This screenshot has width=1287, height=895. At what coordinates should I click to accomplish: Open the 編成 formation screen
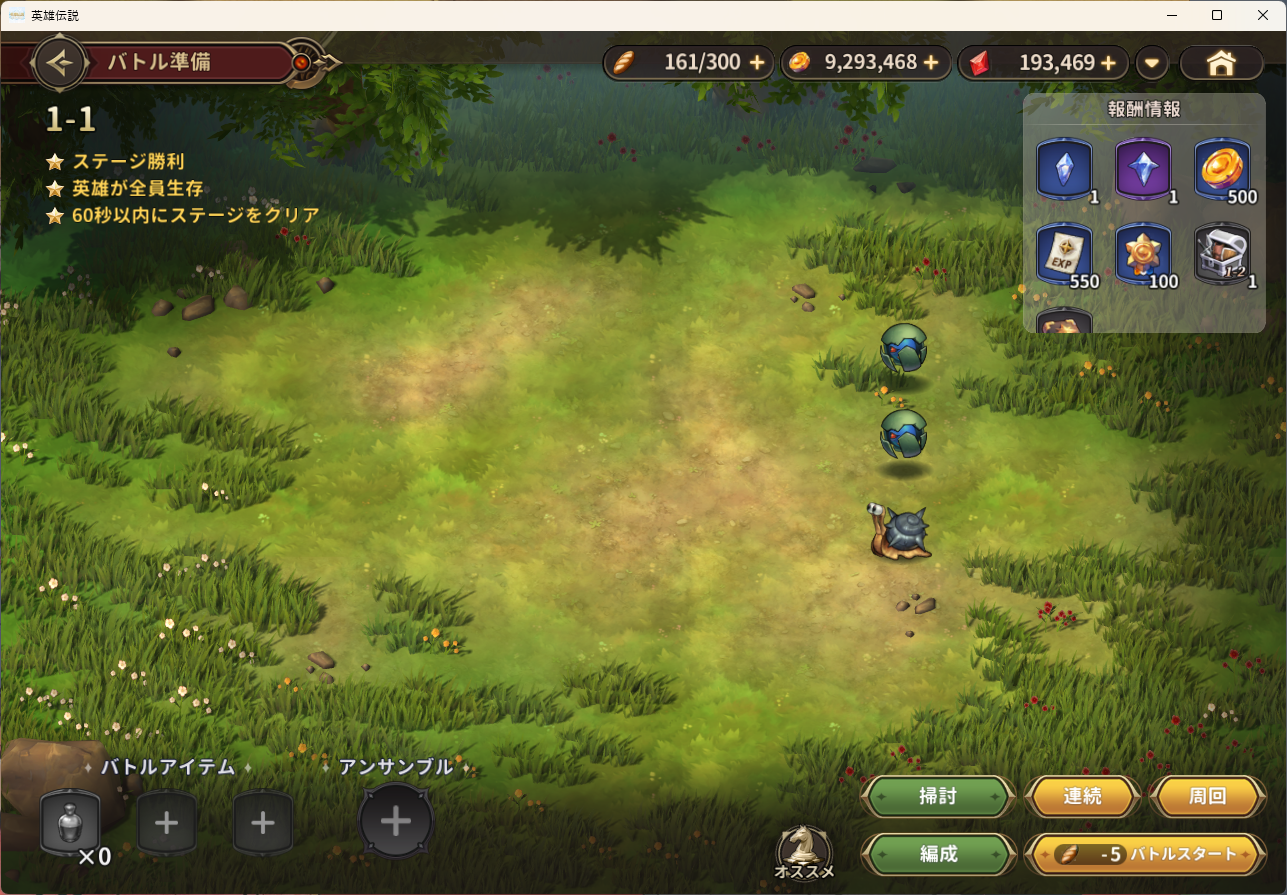pos(938,854)
